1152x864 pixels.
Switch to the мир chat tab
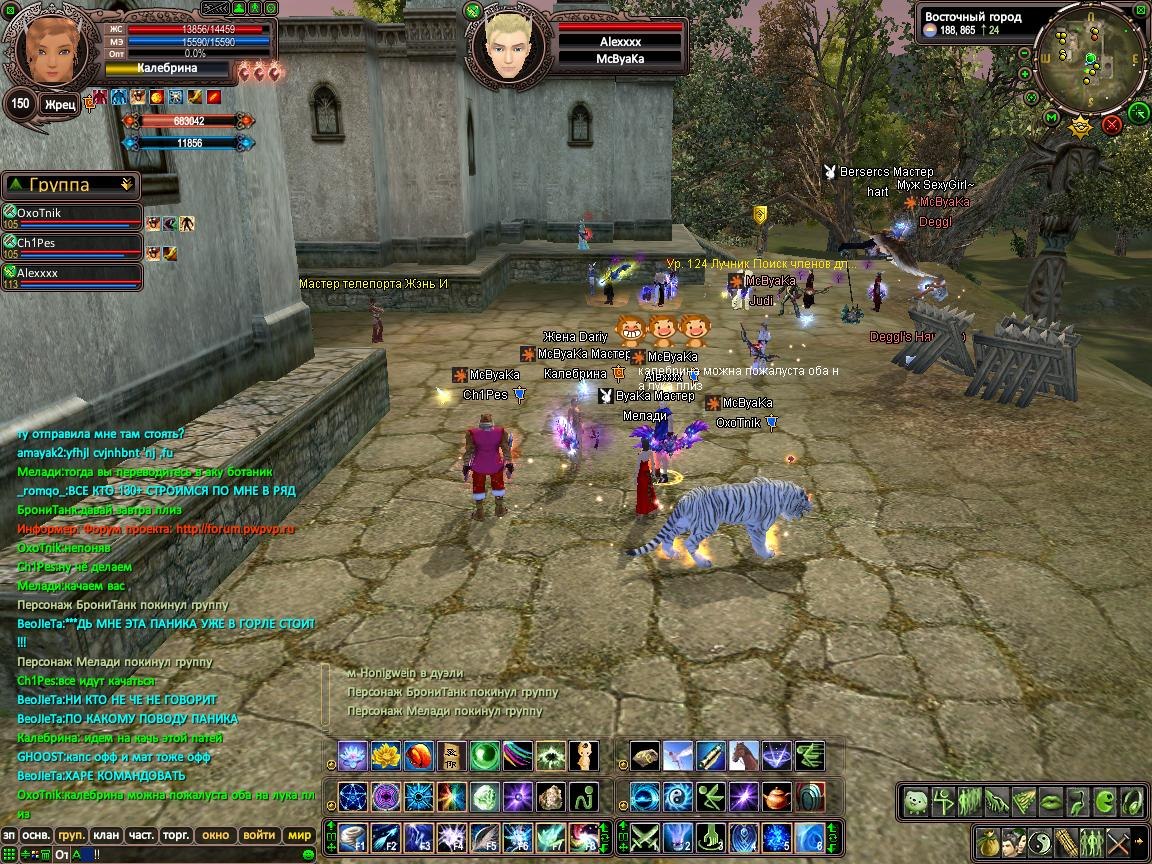tap(299, 835)
